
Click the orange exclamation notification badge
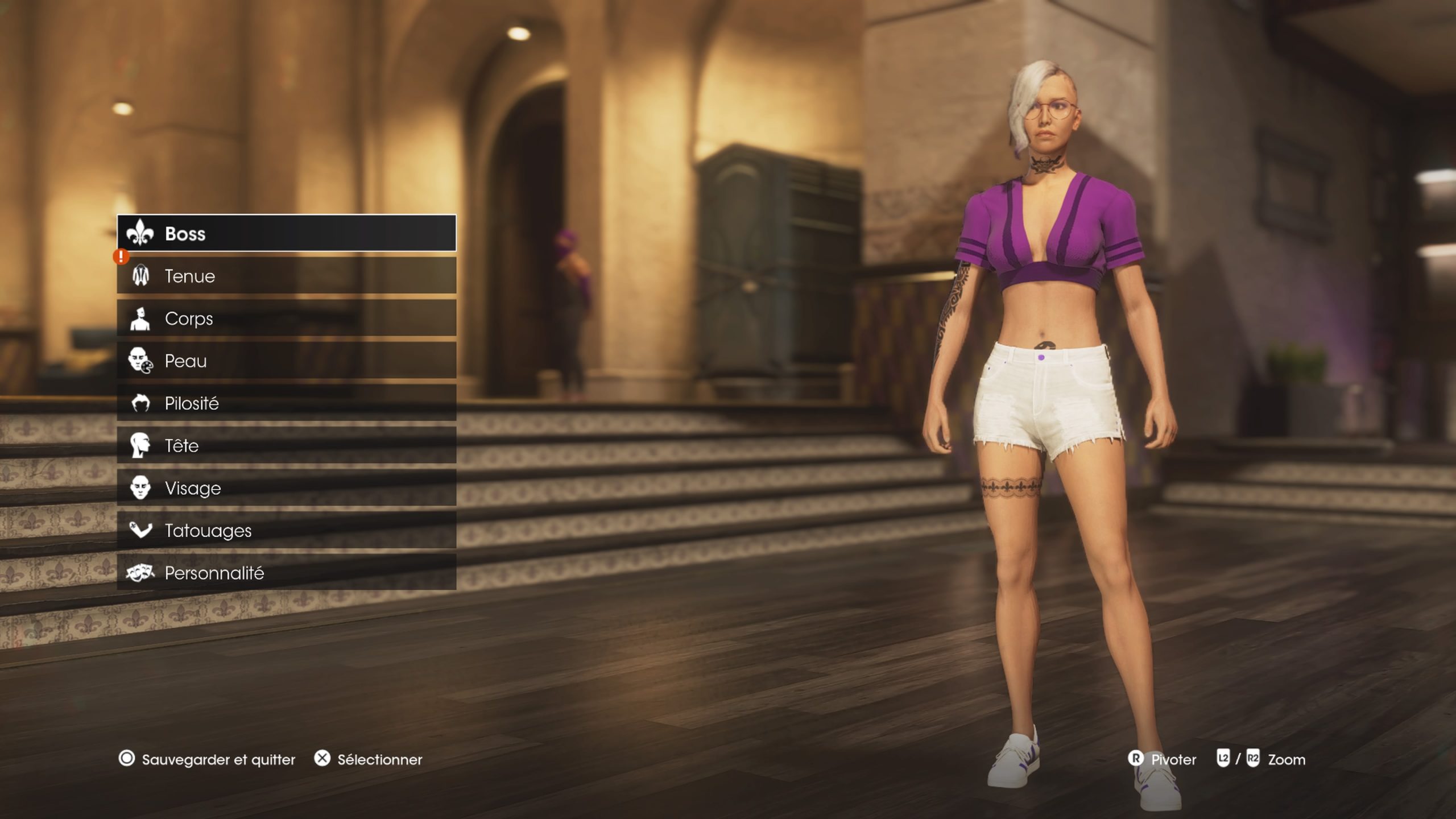coord(120,256)
